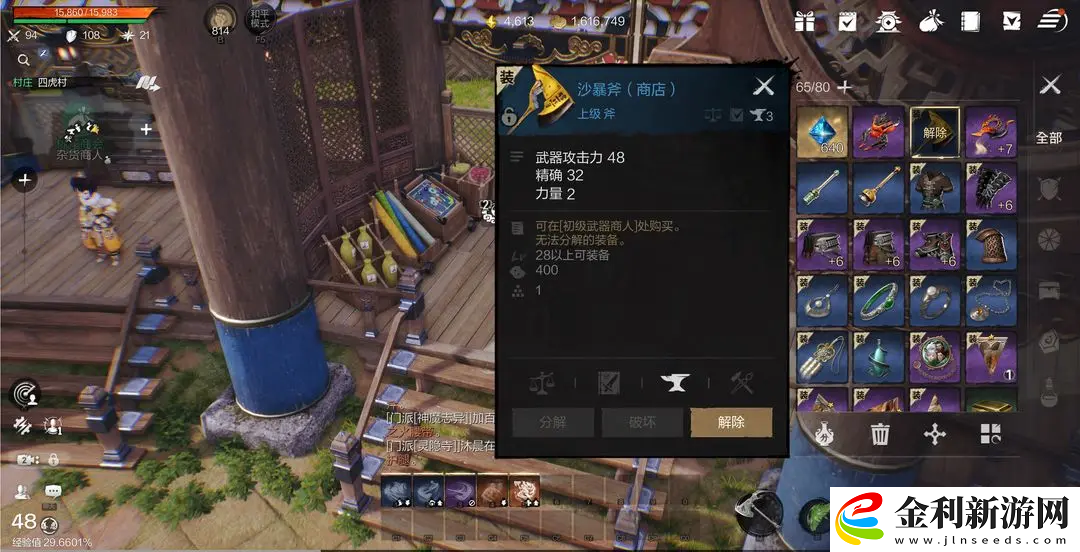Open the main menu icon at top-right
Image resolution: width=1080 pixels, height=552 pixels.
click(x=1051, y=21)
